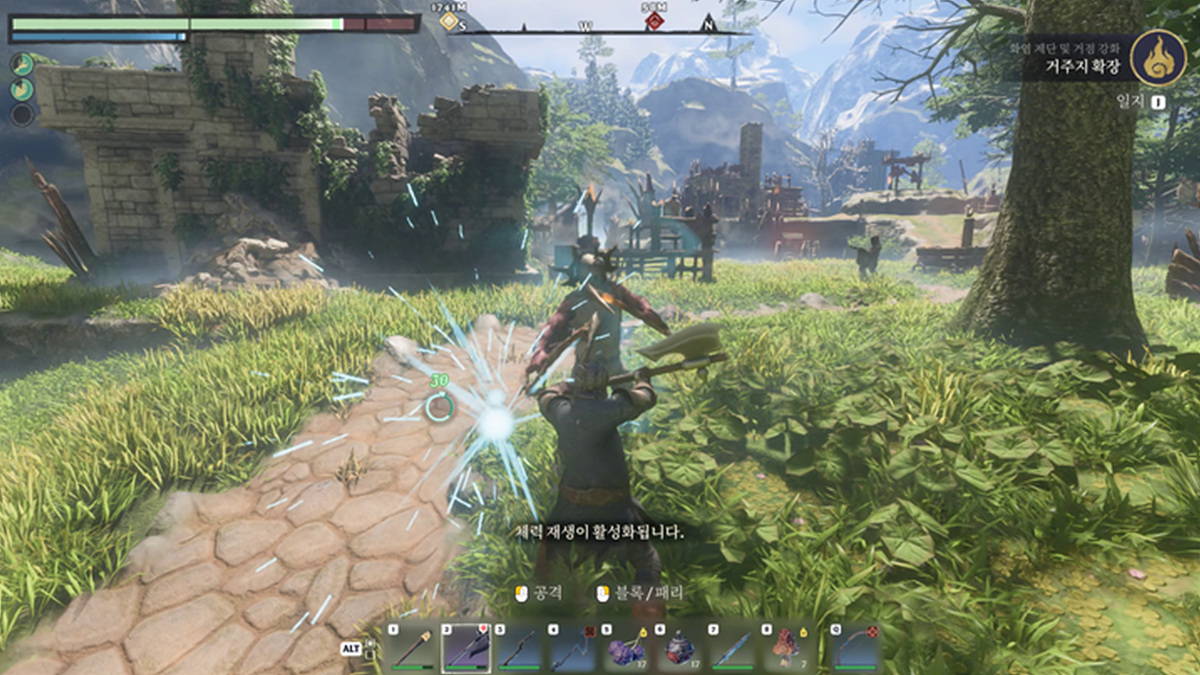The height and width of the screenshot is (675, 1200).
Task: Select the highlighted axe in hotbar slot 2
Action: 466,649
